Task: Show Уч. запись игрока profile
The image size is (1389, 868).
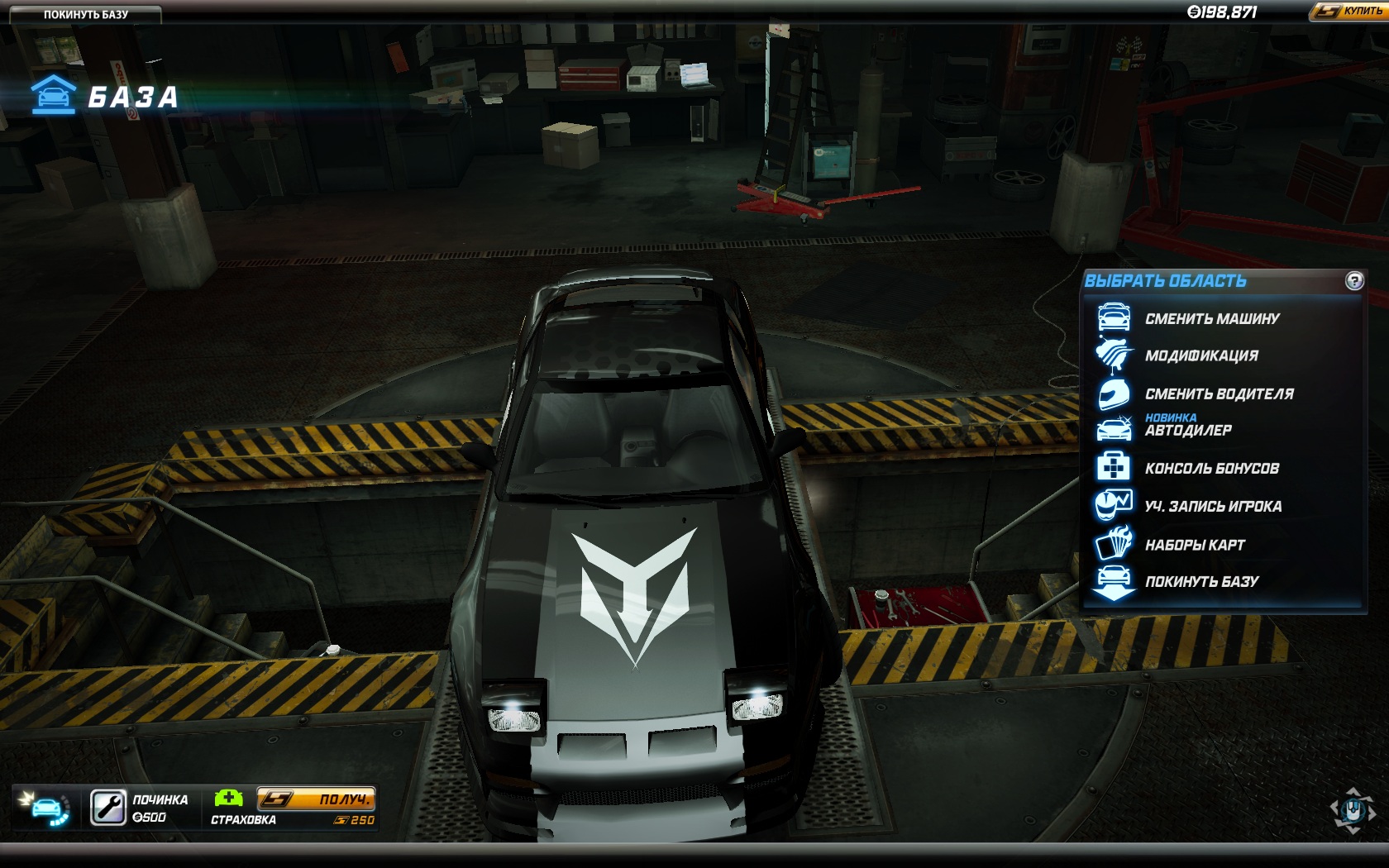Action: 1212,507
